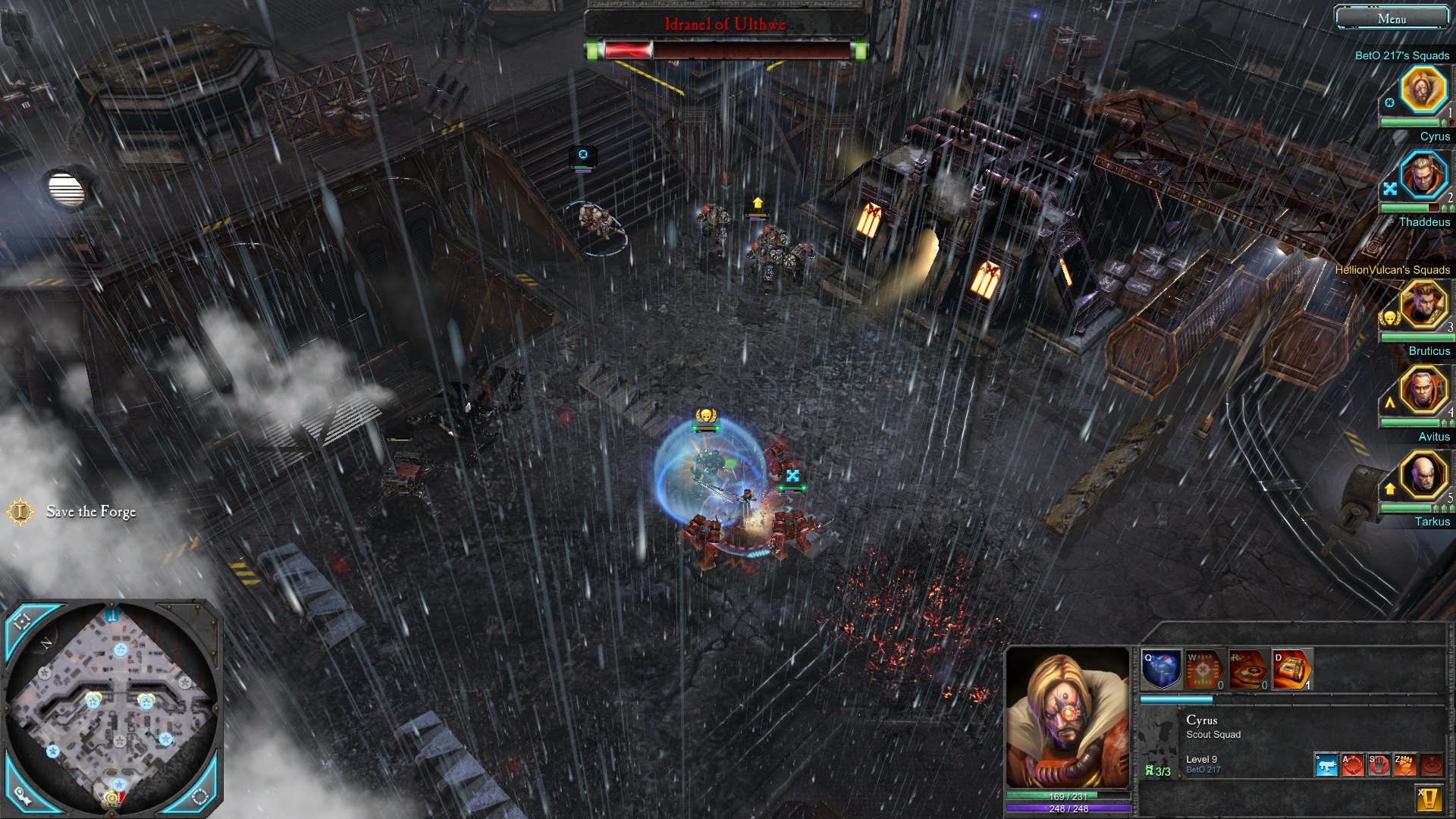Screen dimensions: 1456x819
Task: Select Tarkus squad portrait
Action: [1423, 475]
